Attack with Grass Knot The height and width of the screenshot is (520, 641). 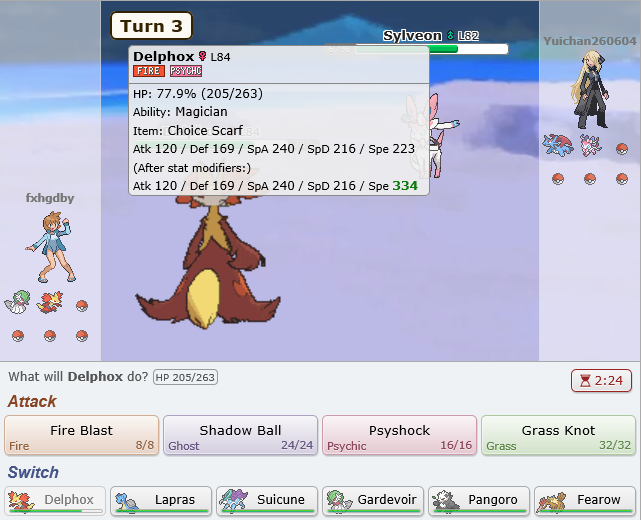[558, 436]
